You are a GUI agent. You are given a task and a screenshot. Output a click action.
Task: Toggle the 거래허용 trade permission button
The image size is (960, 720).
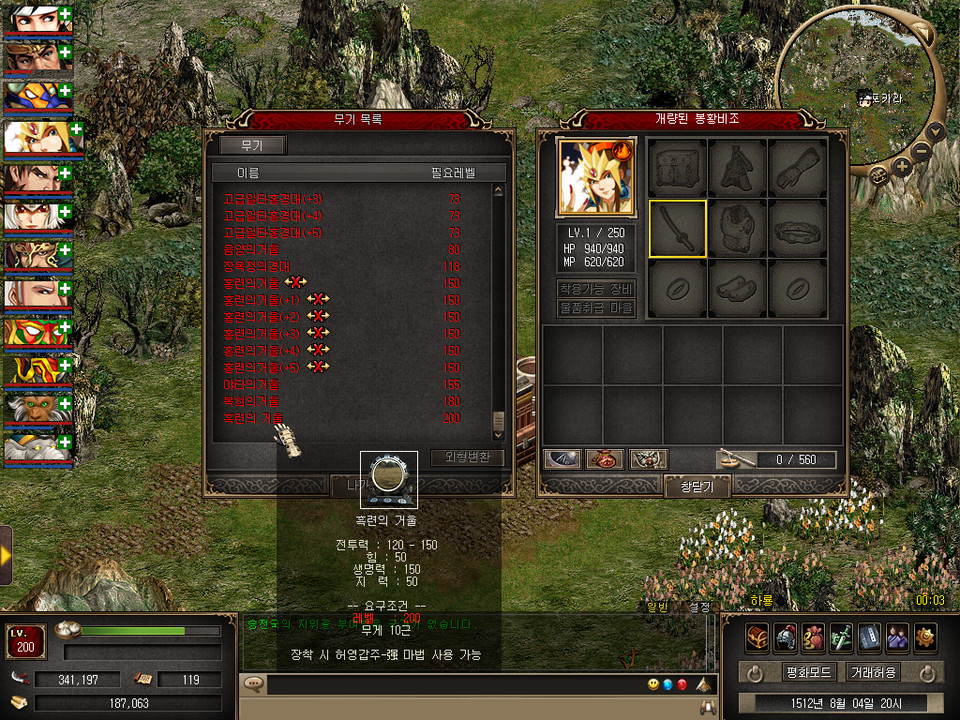pos(873,672)
